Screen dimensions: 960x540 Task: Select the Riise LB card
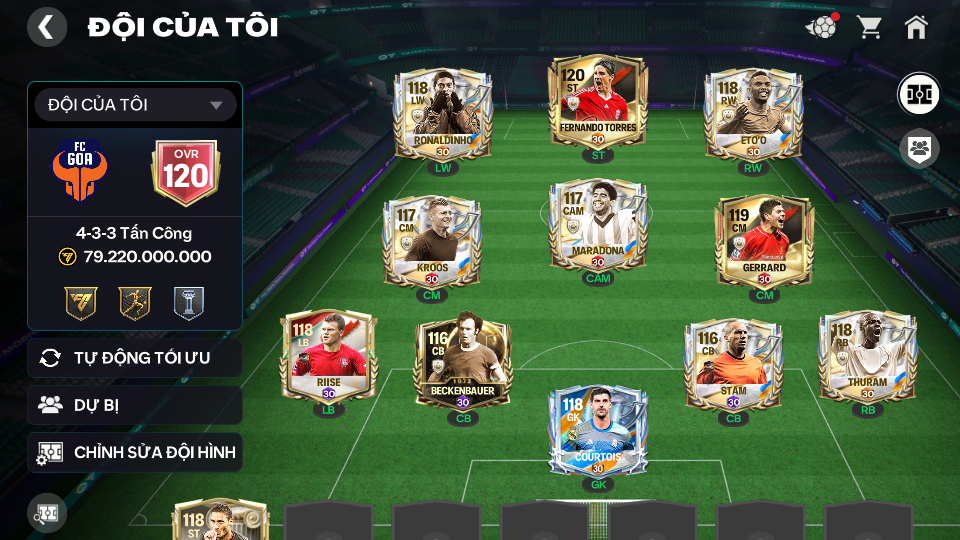(328, 358)
